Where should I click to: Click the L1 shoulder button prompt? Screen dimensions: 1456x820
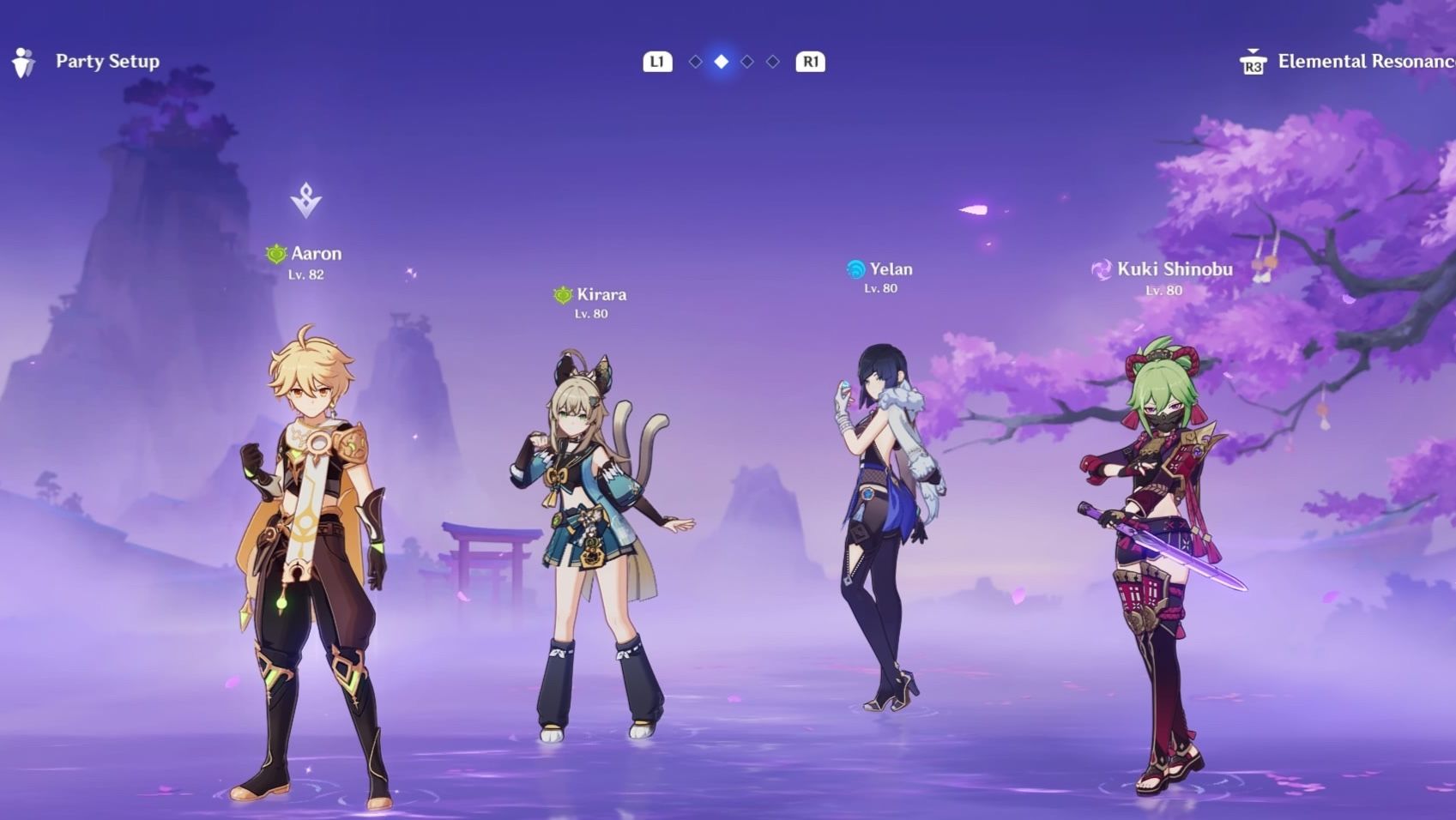click(657, 61)
